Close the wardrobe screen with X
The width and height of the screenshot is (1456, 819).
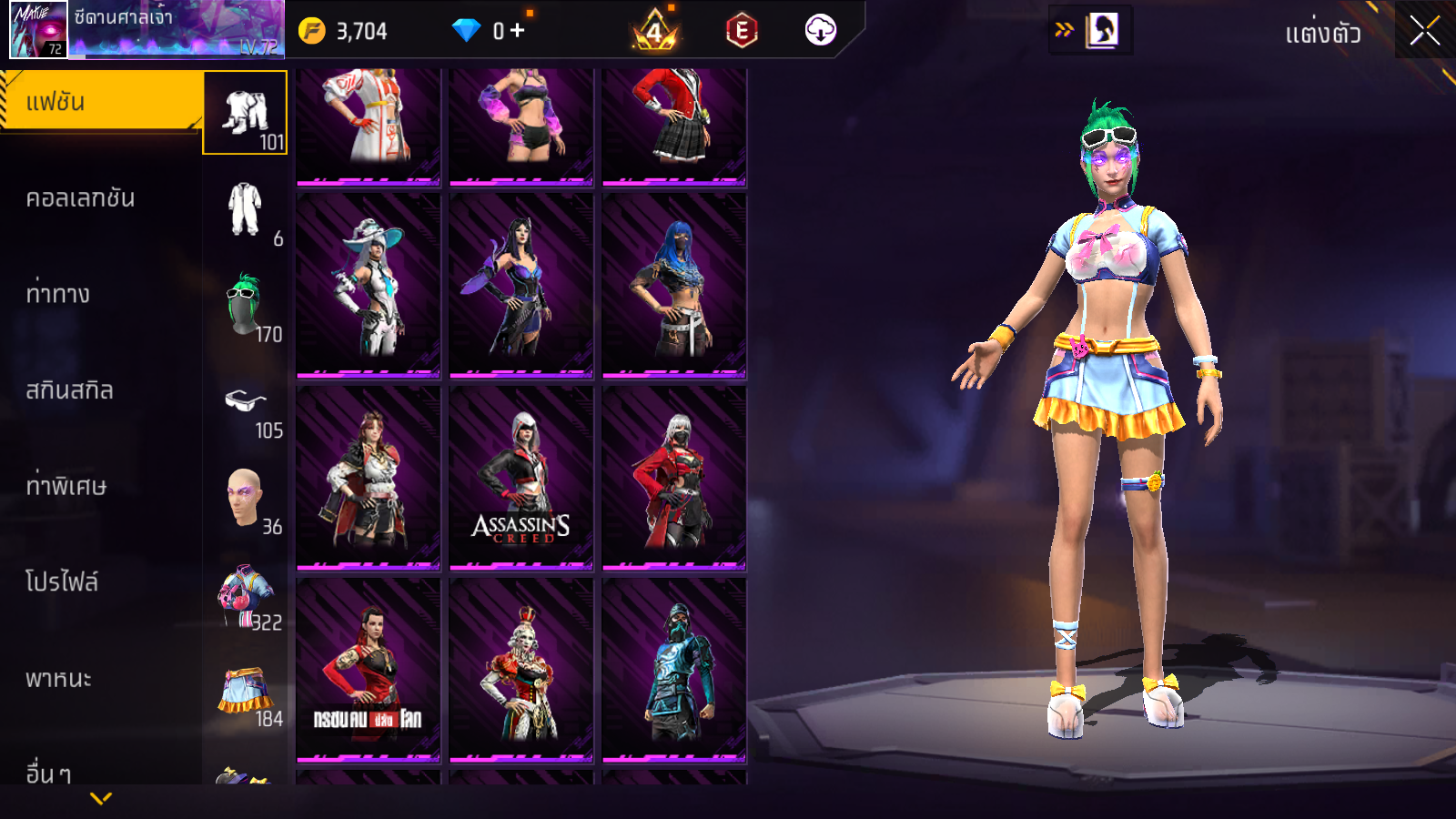click(x=1425, y=31)
